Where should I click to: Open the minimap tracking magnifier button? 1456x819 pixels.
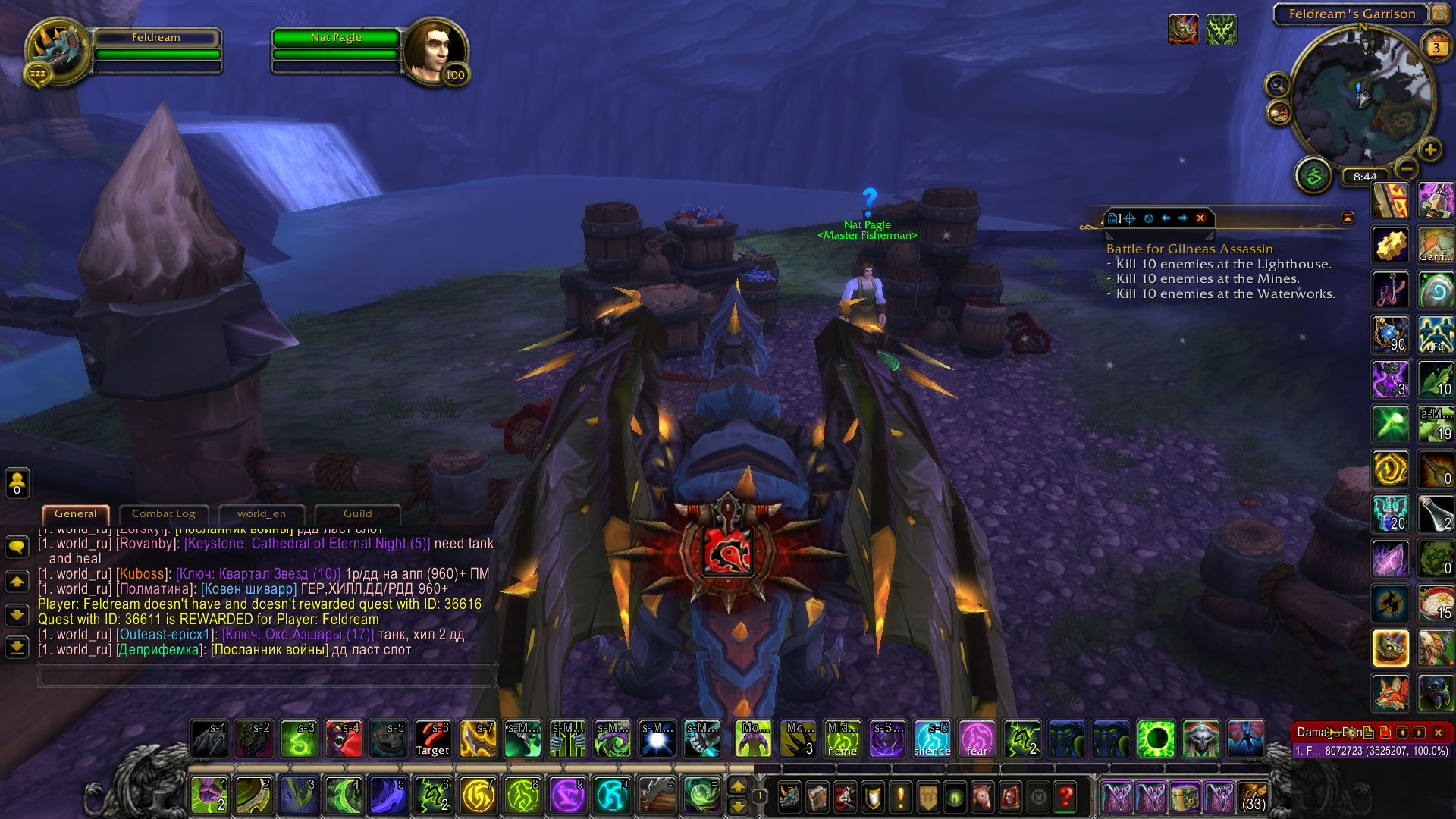[x=1277, y=85]
